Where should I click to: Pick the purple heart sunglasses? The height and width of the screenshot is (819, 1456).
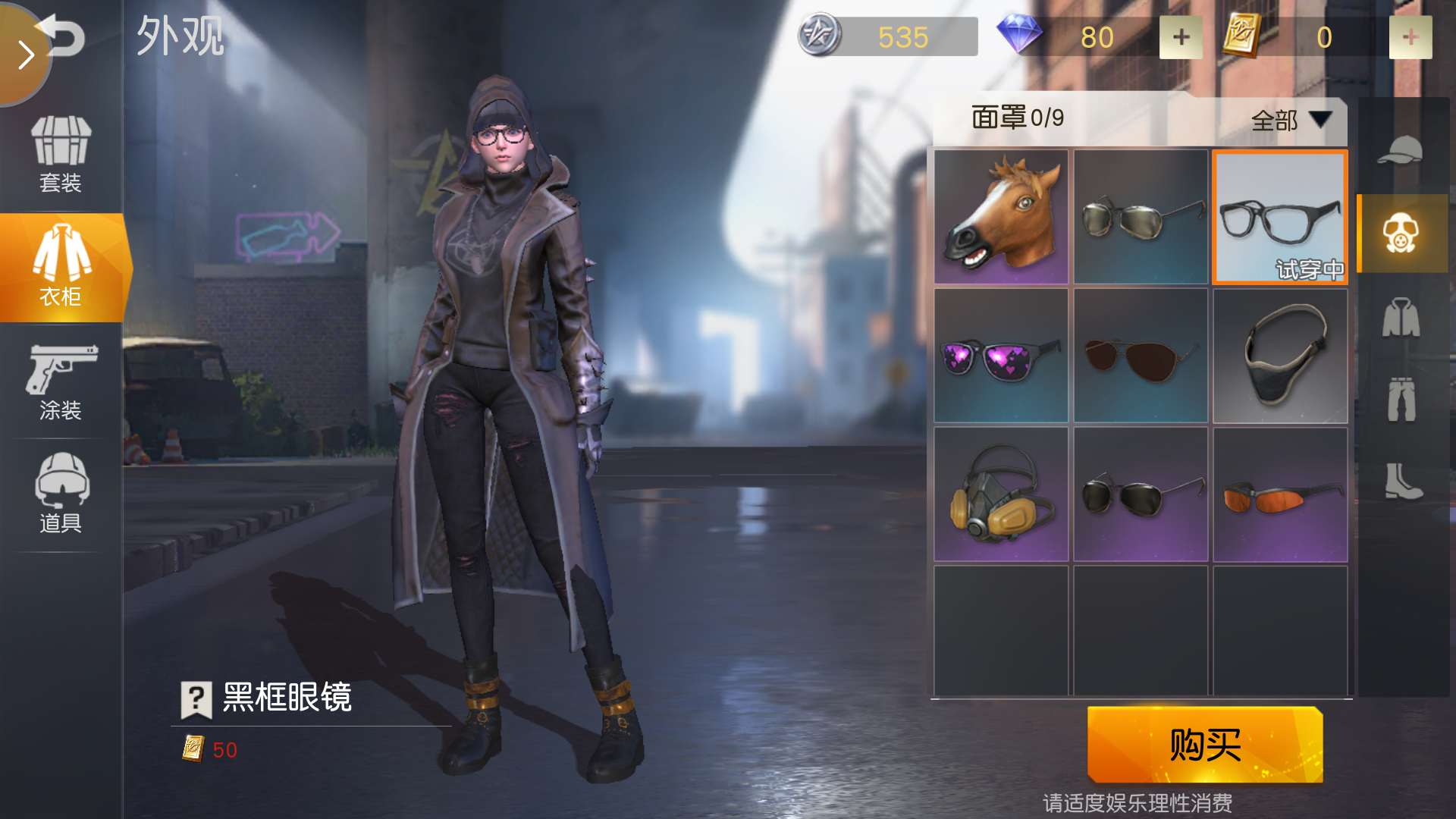coord(1001,356)
